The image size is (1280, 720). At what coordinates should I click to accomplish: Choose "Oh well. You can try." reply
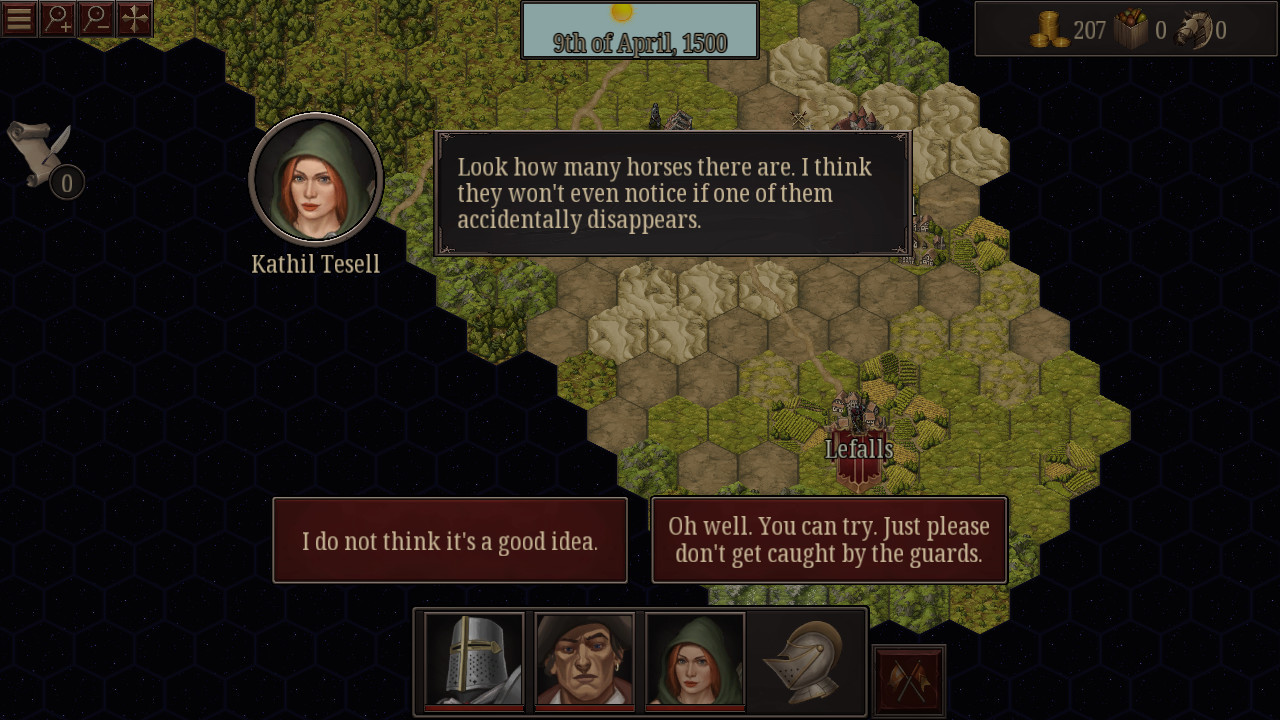(x=829, y=540)
